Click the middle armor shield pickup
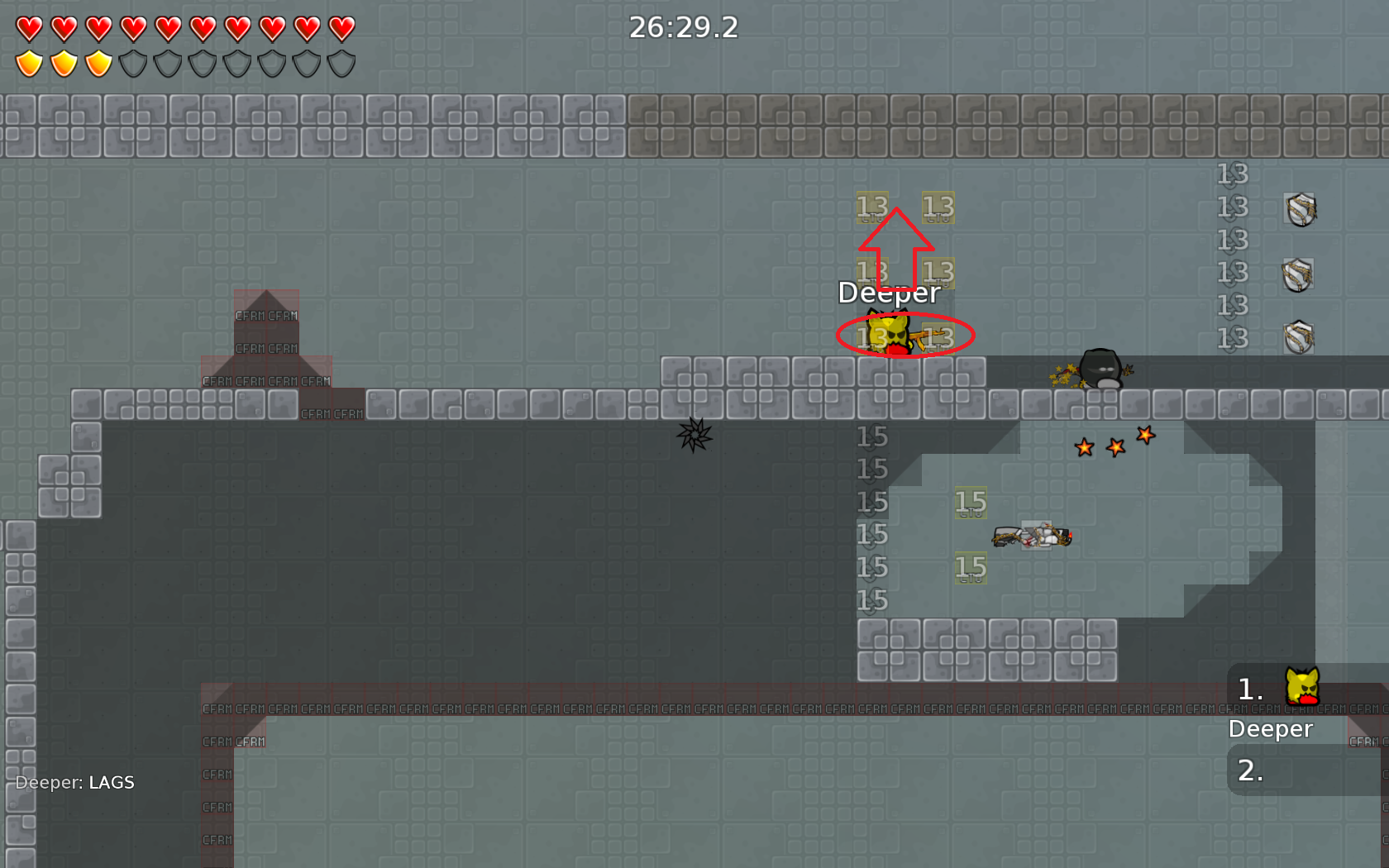Screen dimensions: 1389x868 (x=1299, y=274)
